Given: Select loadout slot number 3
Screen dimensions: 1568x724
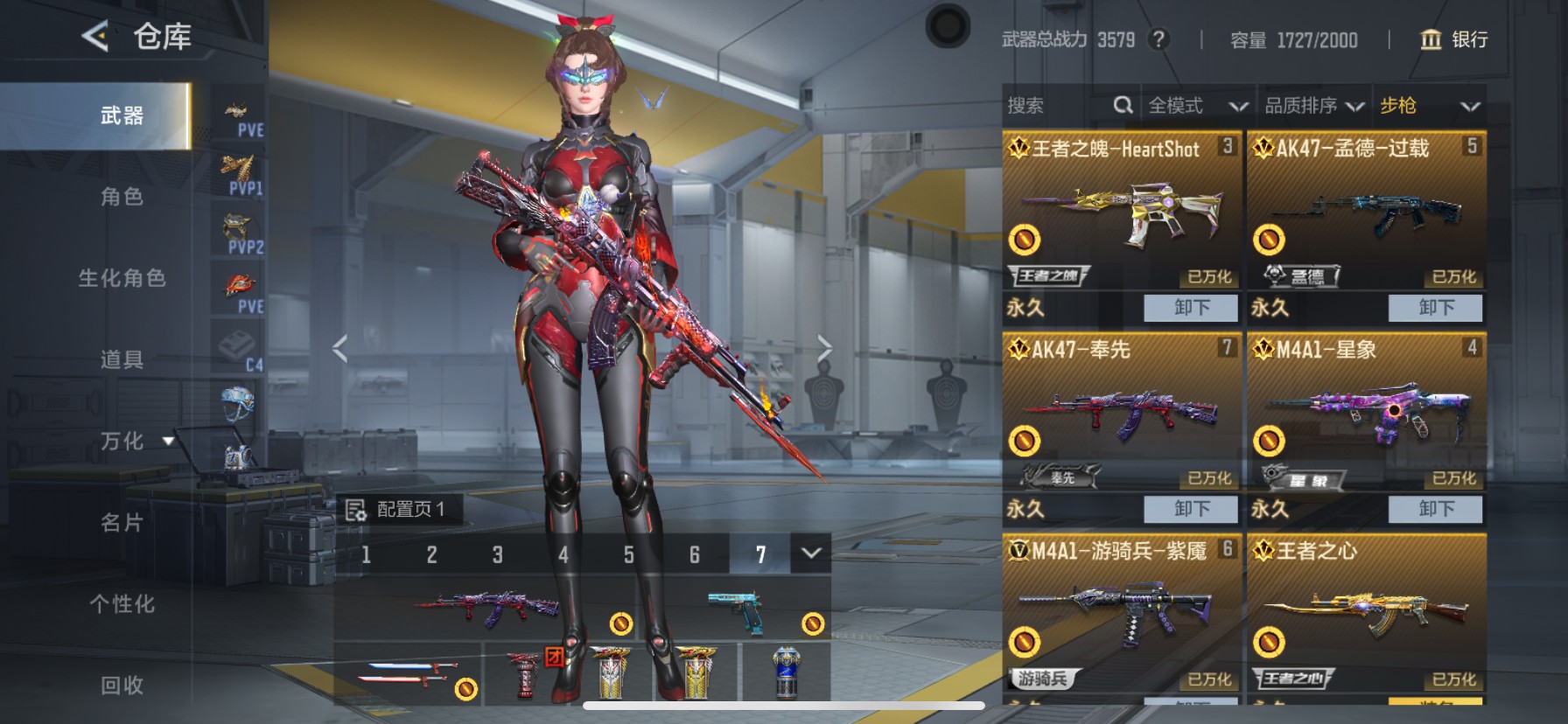Looking at the screenshot, I should click(497, 553).
